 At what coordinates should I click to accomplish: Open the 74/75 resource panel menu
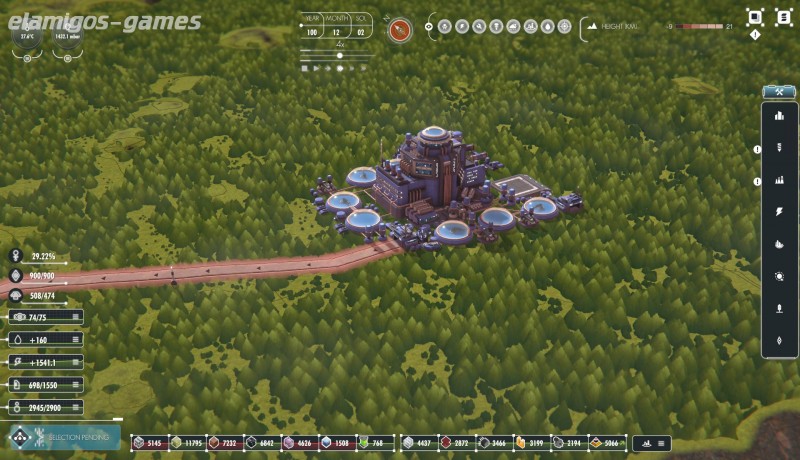[75, 317]
